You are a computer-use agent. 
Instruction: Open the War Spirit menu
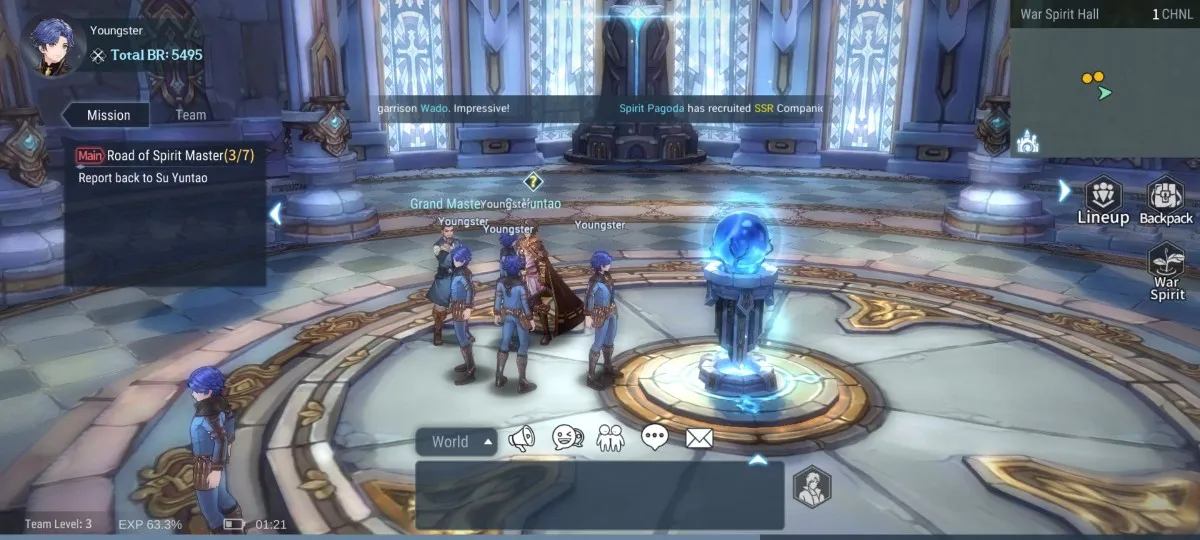pos(1167,271)
